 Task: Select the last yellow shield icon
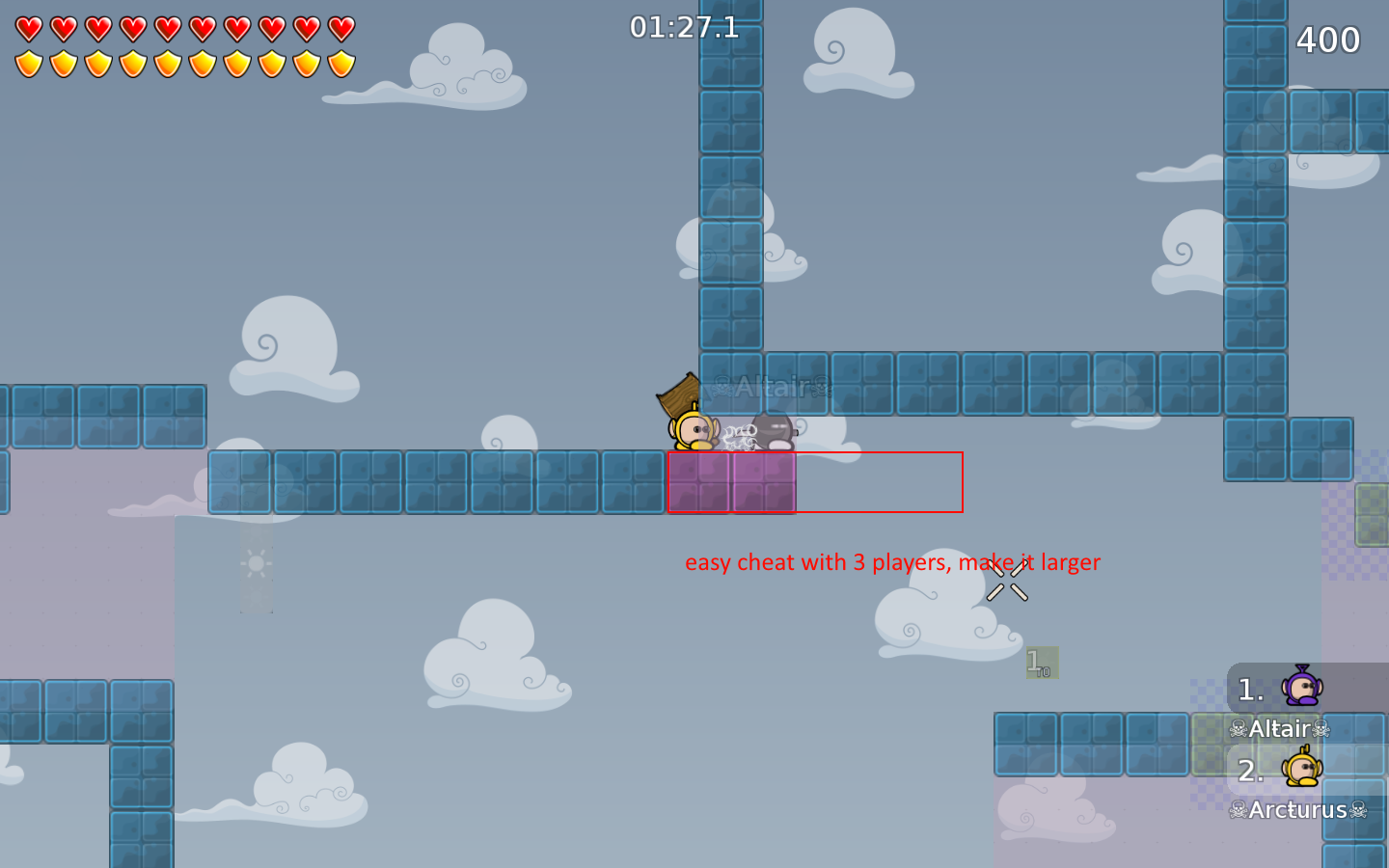coord(340,64)
